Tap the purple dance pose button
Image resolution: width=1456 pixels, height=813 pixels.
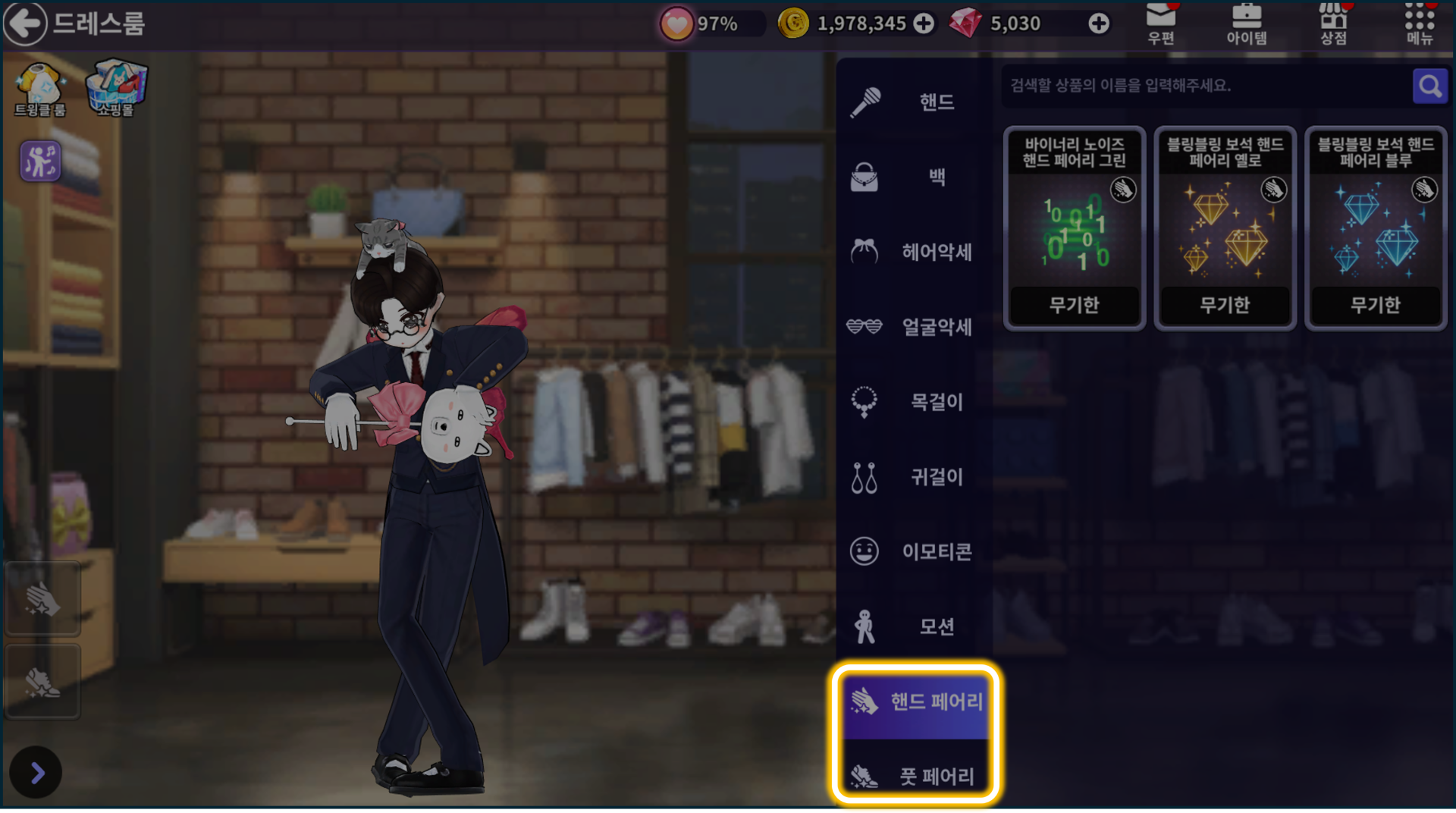point(40,161)
